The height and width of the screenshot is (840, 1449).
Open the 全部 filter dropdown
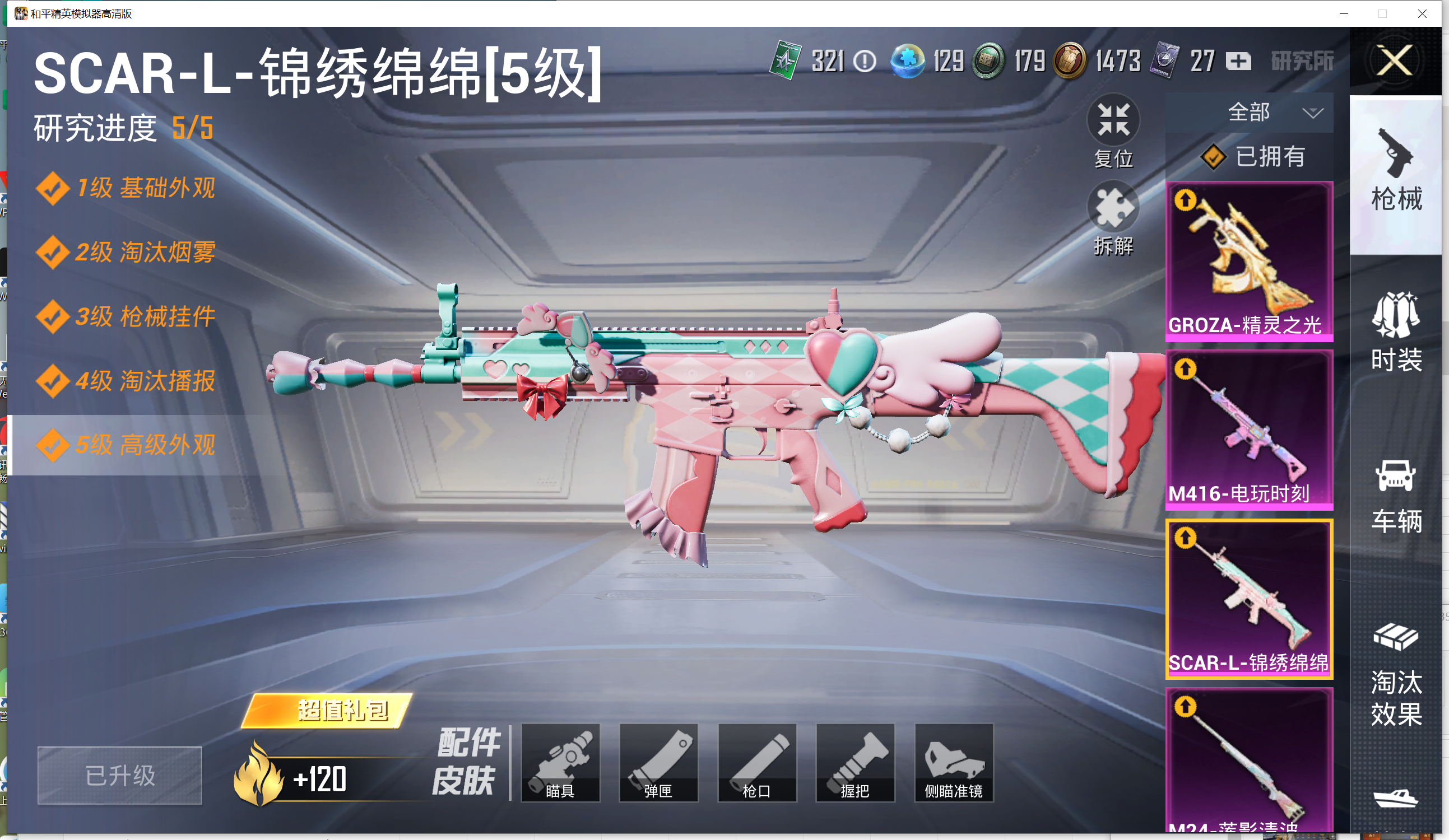[x=1272, y=113]
